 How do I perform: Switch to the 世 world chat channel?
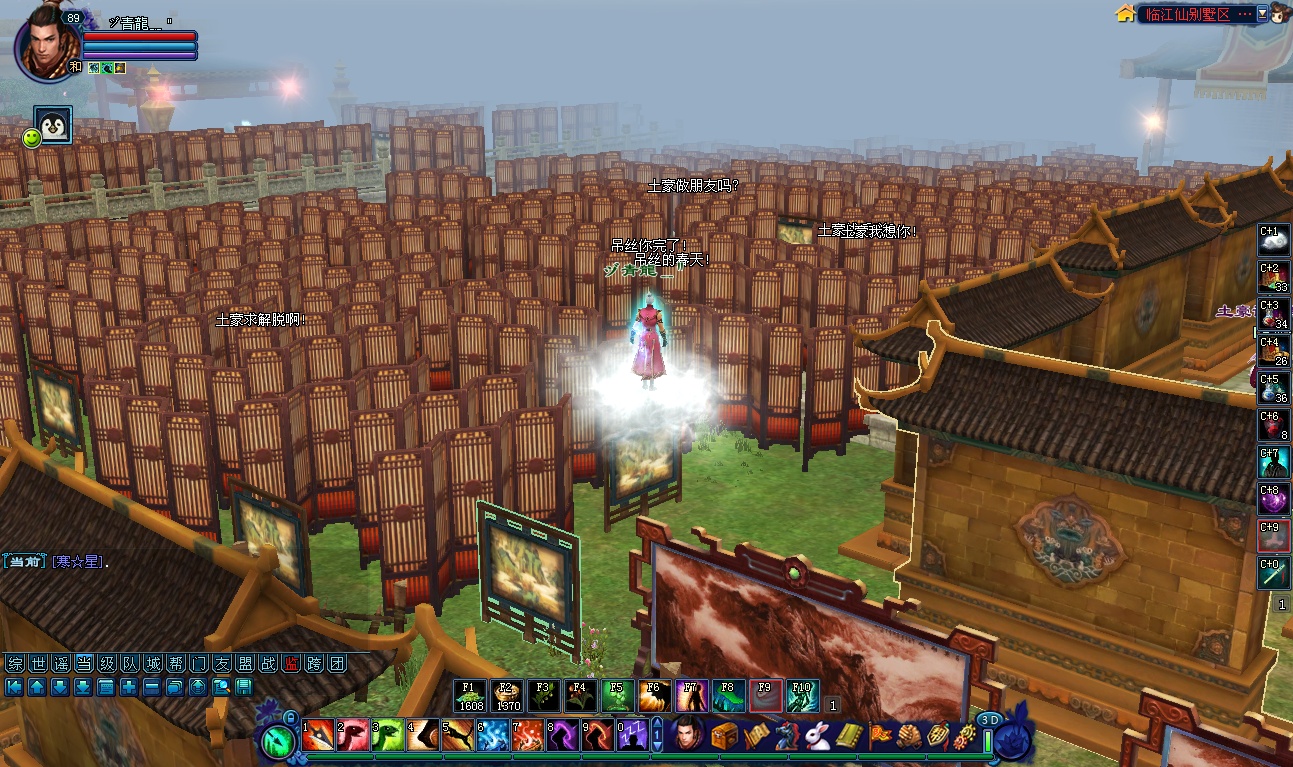coord(37,663)
